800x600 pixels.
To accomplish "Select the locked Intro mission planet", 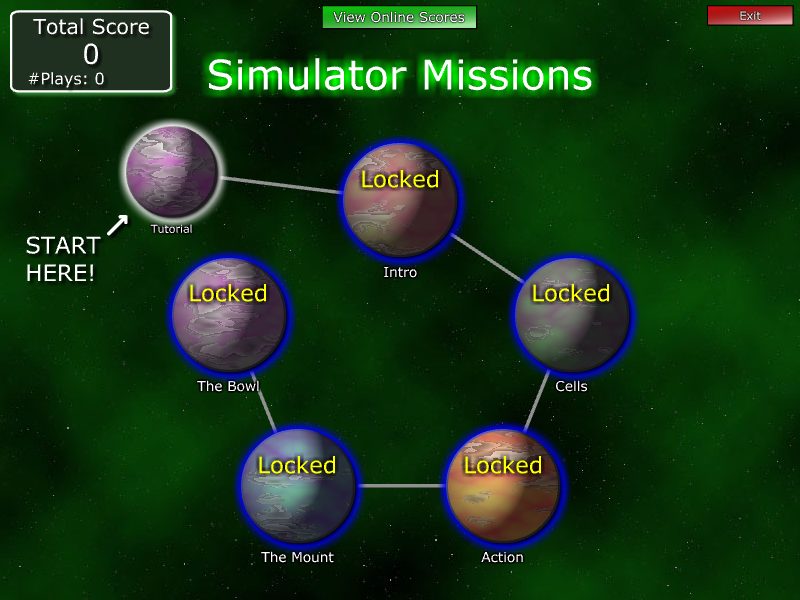I will [x=400, y=200].
